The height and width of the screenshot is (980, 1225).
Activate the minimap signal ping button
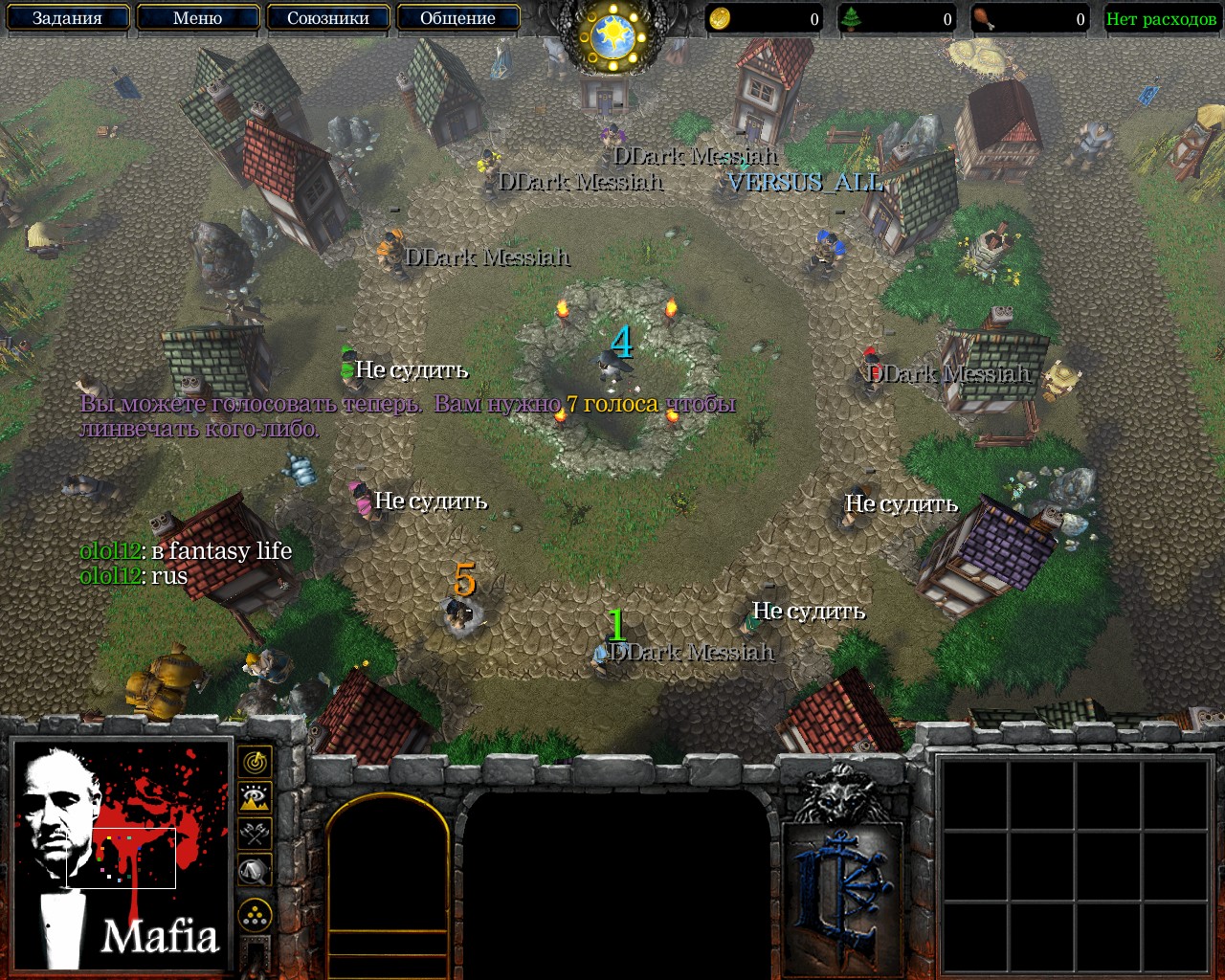click(255, 763)
